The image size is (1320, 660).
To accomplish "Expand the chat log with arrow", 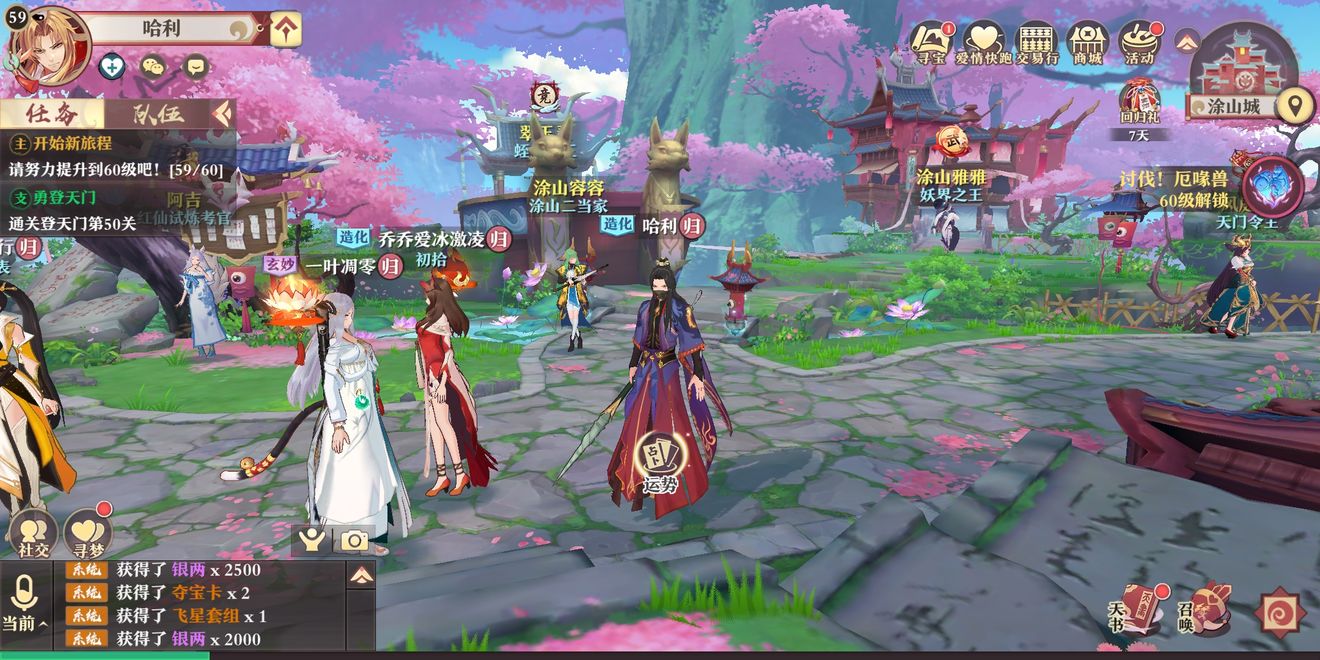I will click(x=361, y=575).
